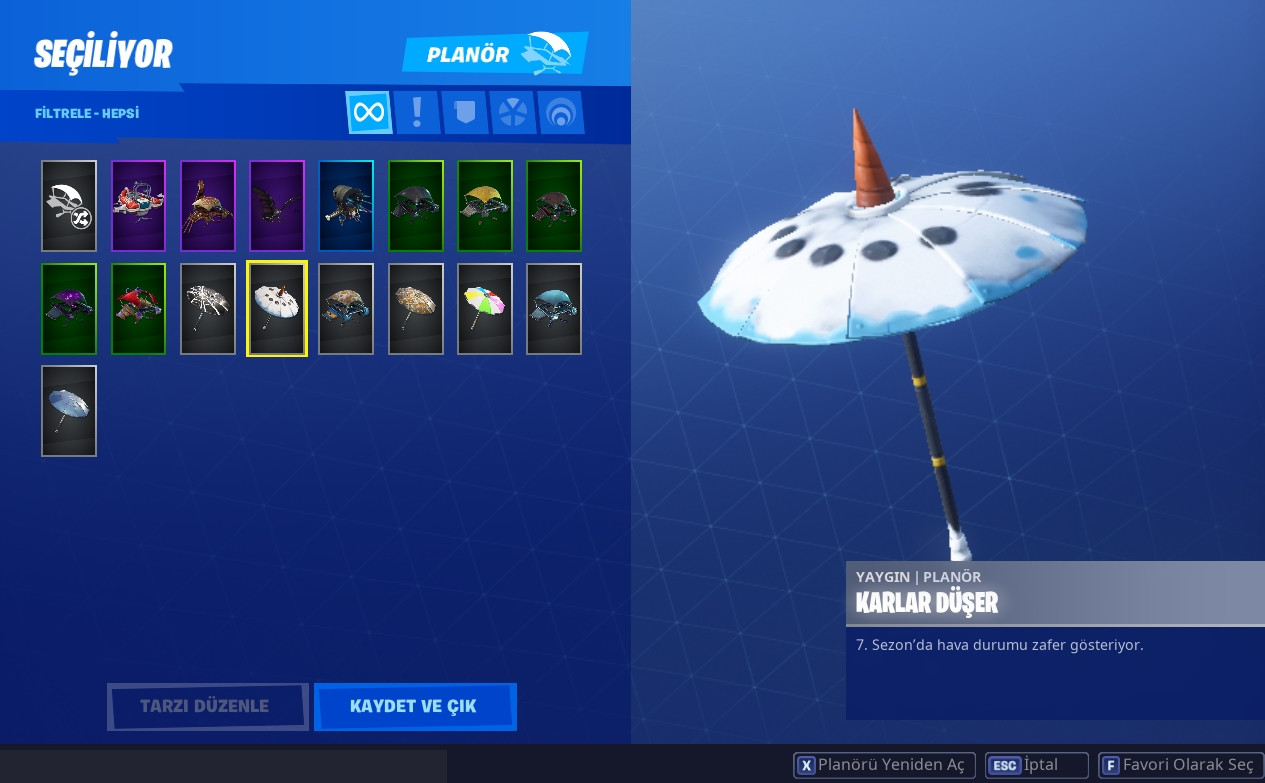Choose the dark bat-winged glider

point(277,206)
